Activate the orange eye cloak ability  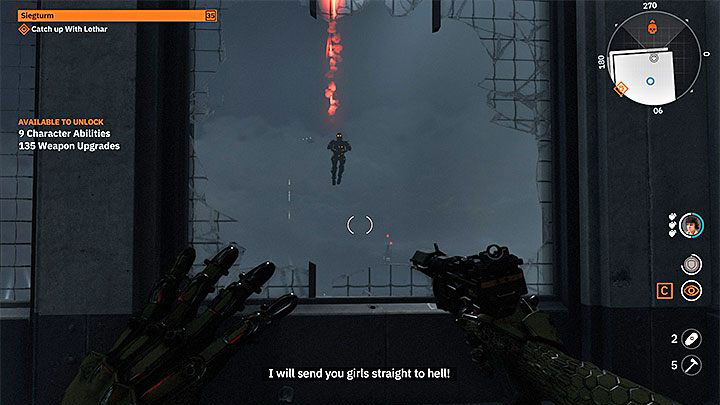tap(690, 291)
